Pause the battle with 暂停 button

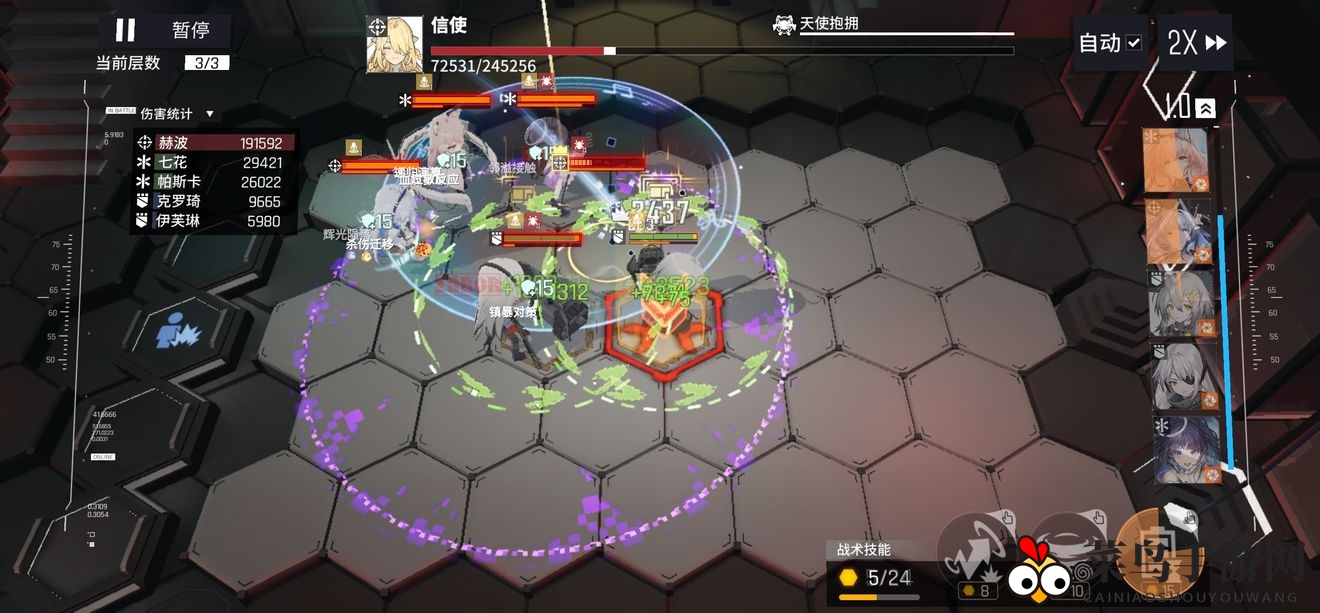tap(163, 30)
